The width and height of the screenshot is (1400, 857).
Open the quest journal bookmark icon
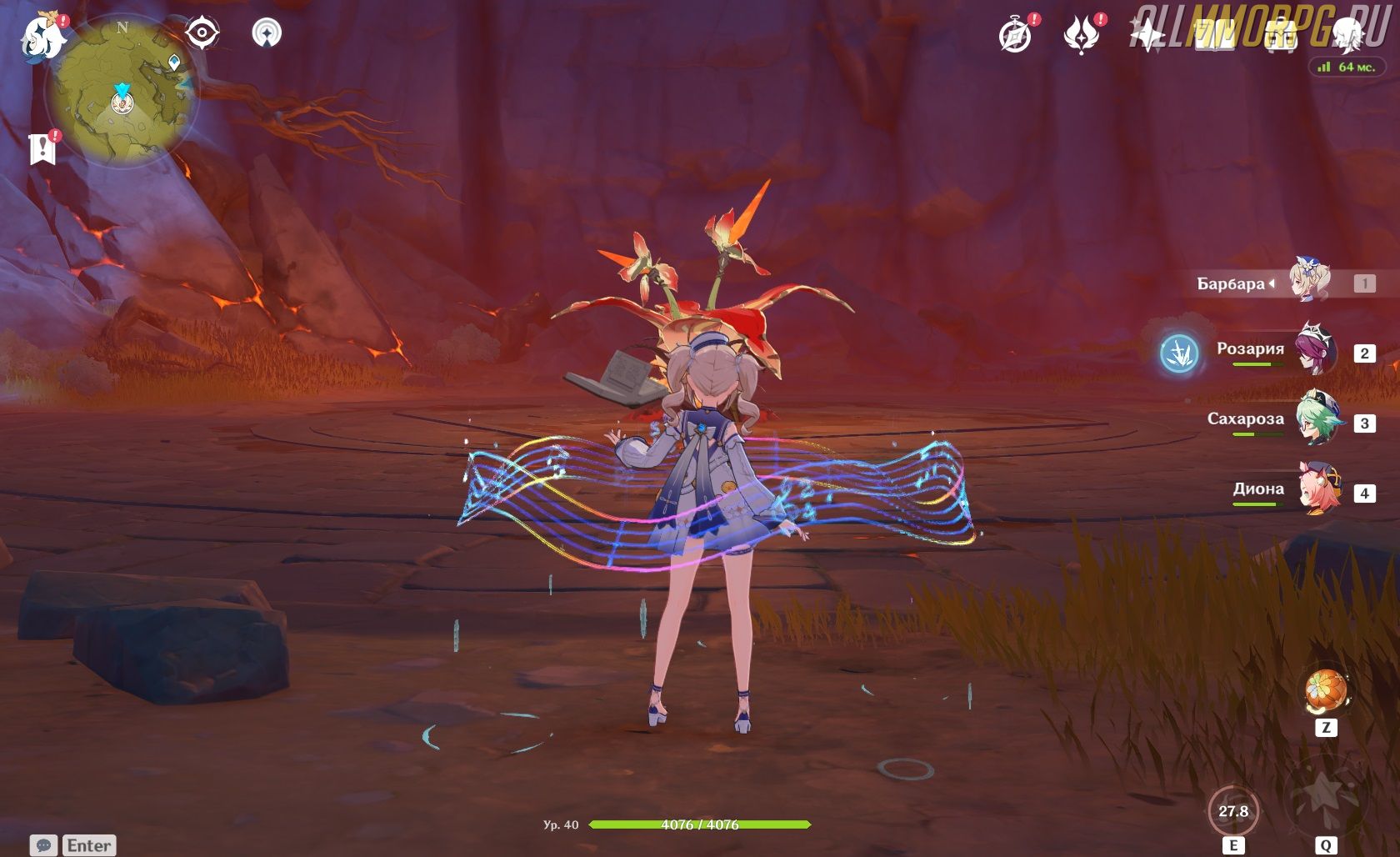(x=43, y=148)
